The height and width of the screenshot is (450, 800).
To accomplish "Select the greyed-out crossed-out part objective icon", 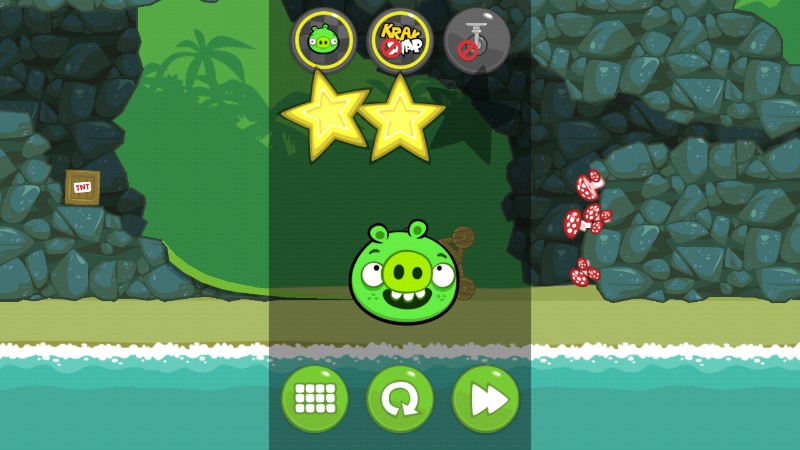I will pyautogui.click(x=477, y=41).
